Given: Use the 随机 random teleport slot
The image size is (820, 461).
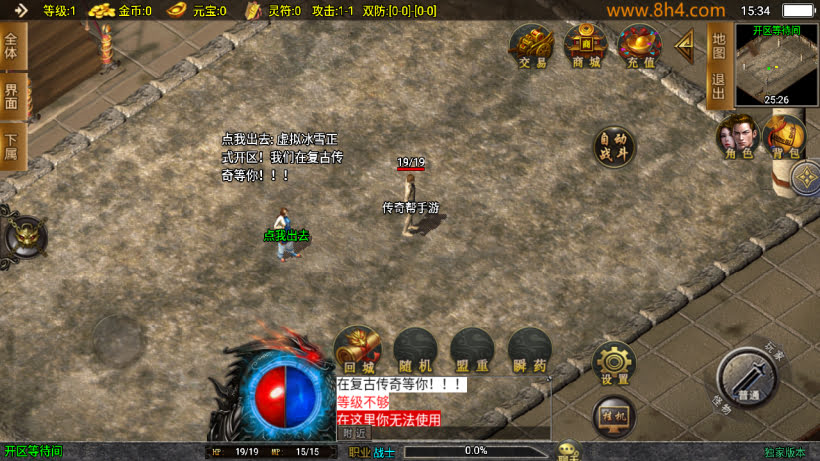Looking at the screenshot, I should (415, 349).
